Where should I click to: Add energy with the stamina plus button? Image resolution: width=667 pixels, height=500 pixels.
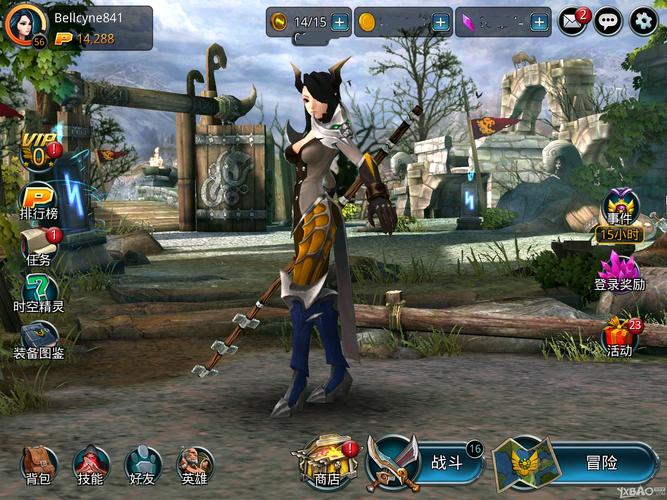tap(340, 21)
